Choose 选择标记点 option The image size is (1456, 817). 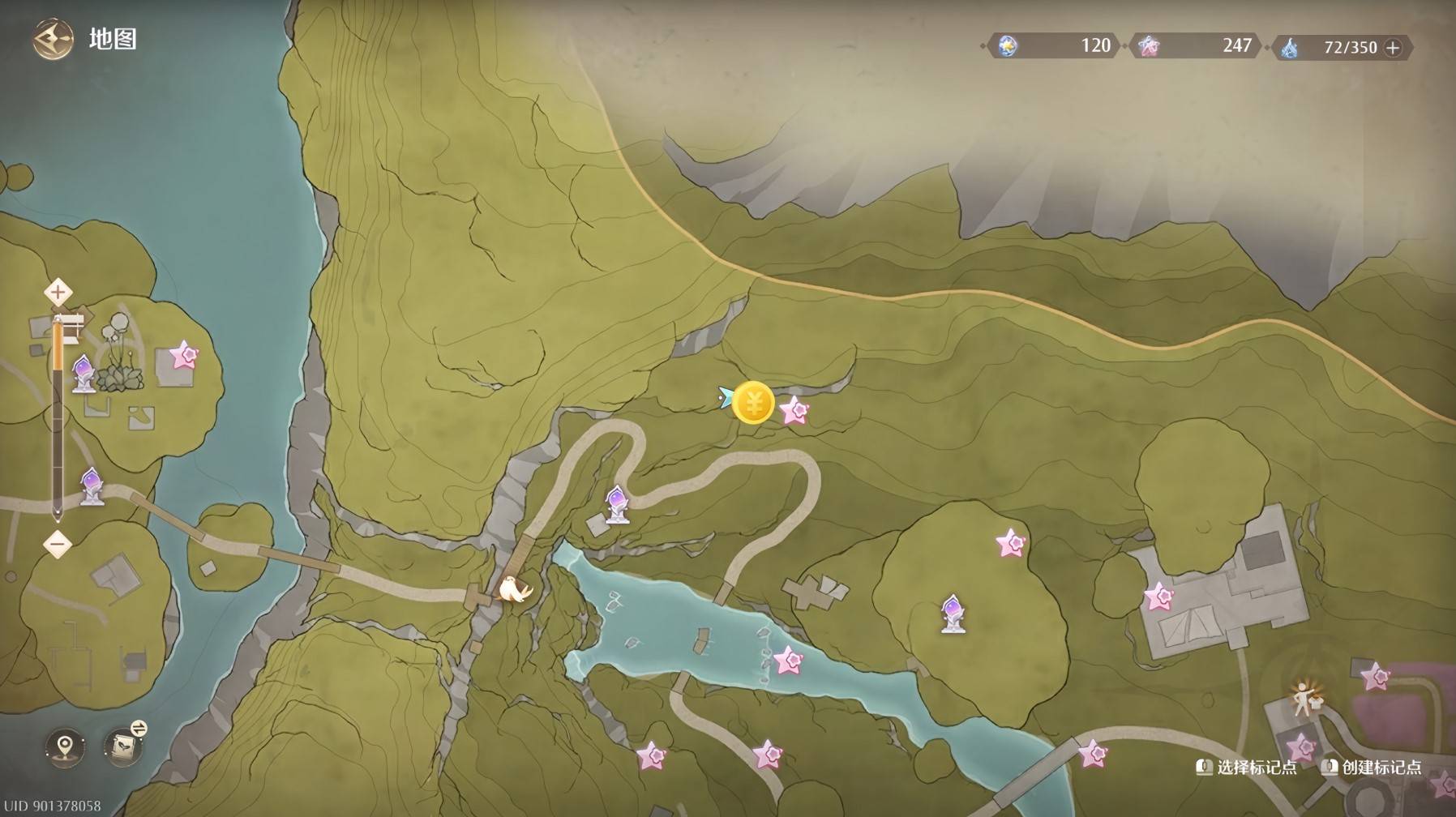click(1247, 767)
